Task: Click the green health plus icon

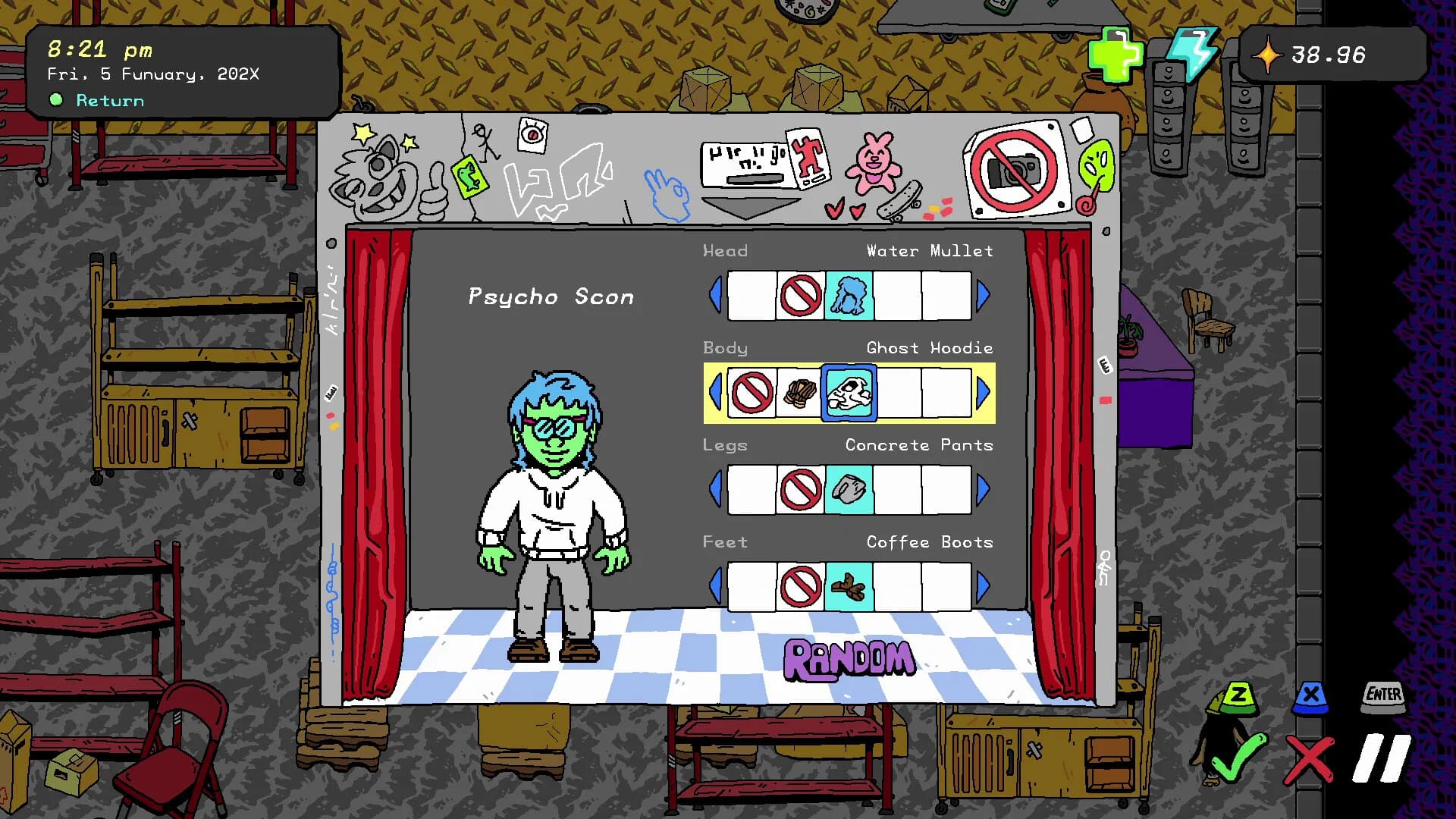Action: [x=1116, y=53]
